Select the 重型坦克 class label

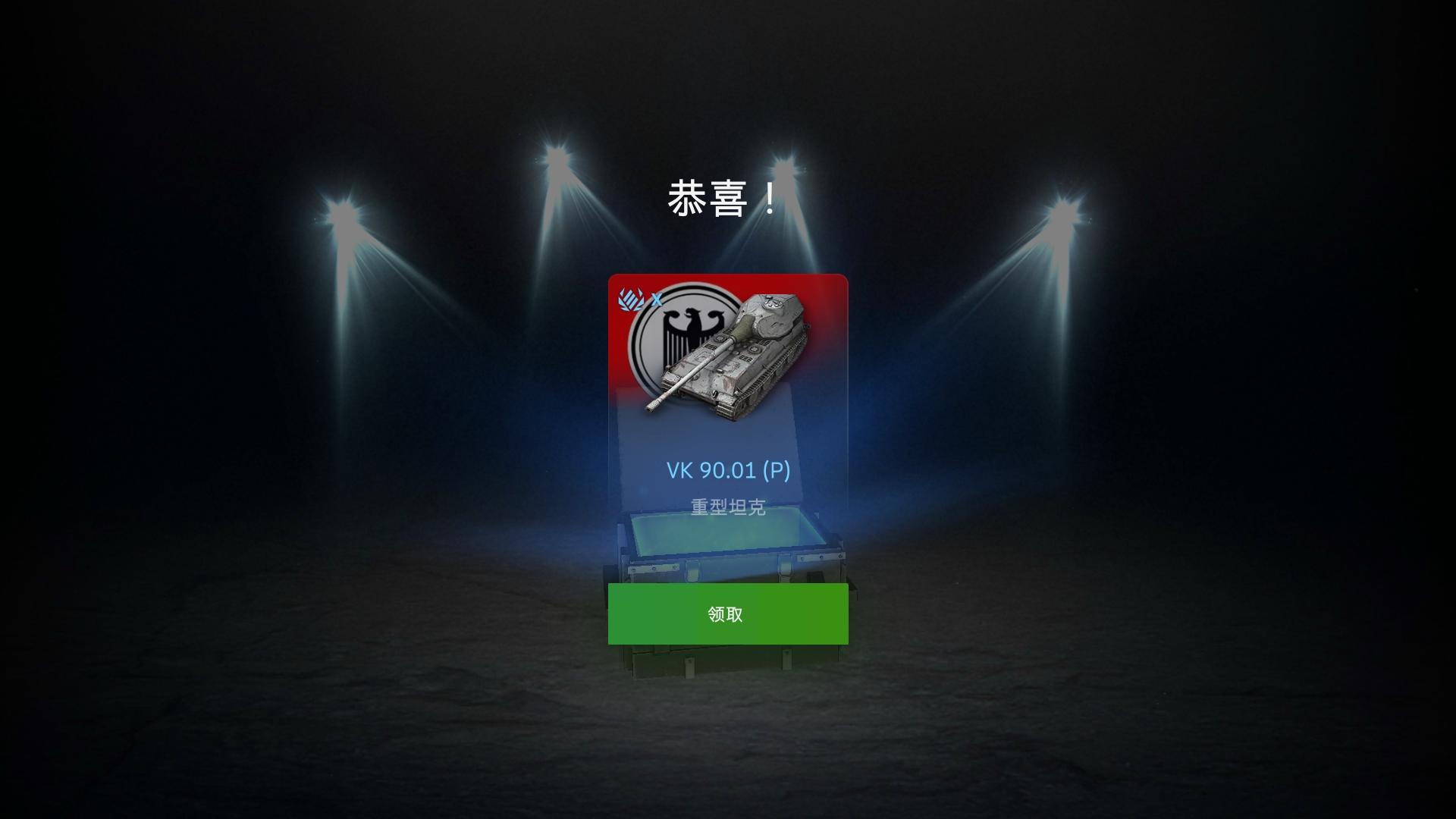point(729,507)
